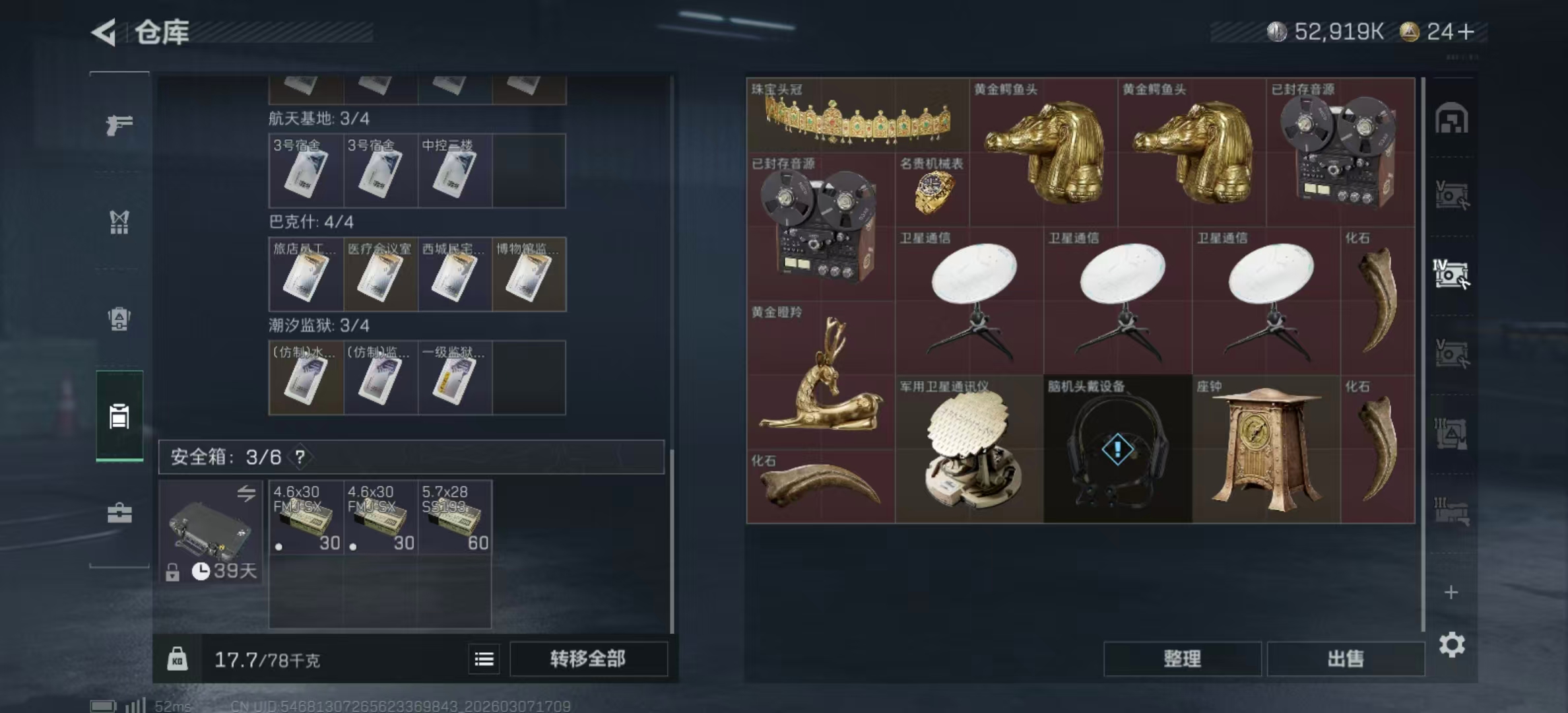Open warehouse settings gear
This screenshot has width=1568, height=713.
(1451, 644)
